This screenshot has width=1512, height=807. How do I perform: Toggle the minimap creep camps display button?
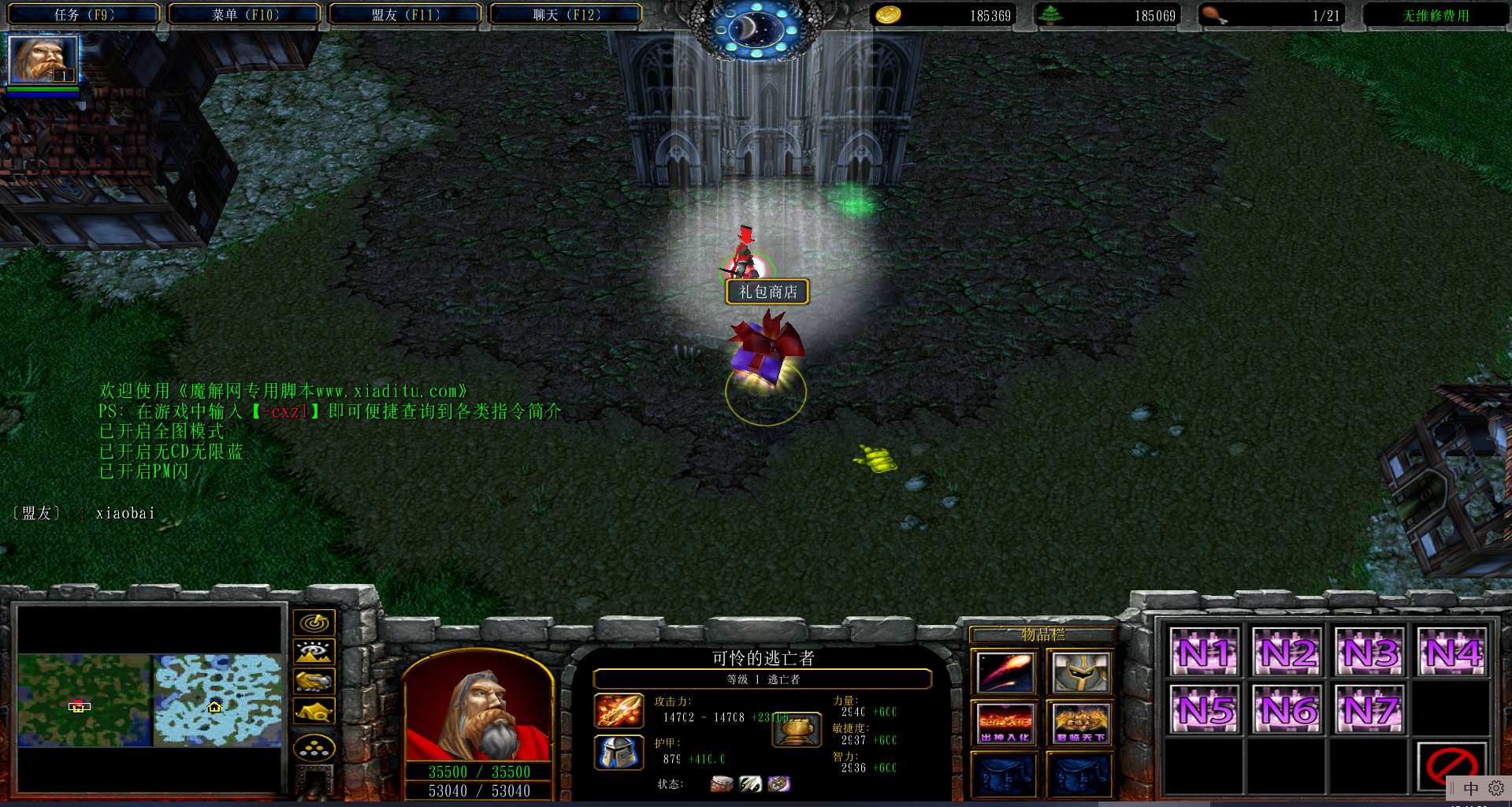point(314,712)
